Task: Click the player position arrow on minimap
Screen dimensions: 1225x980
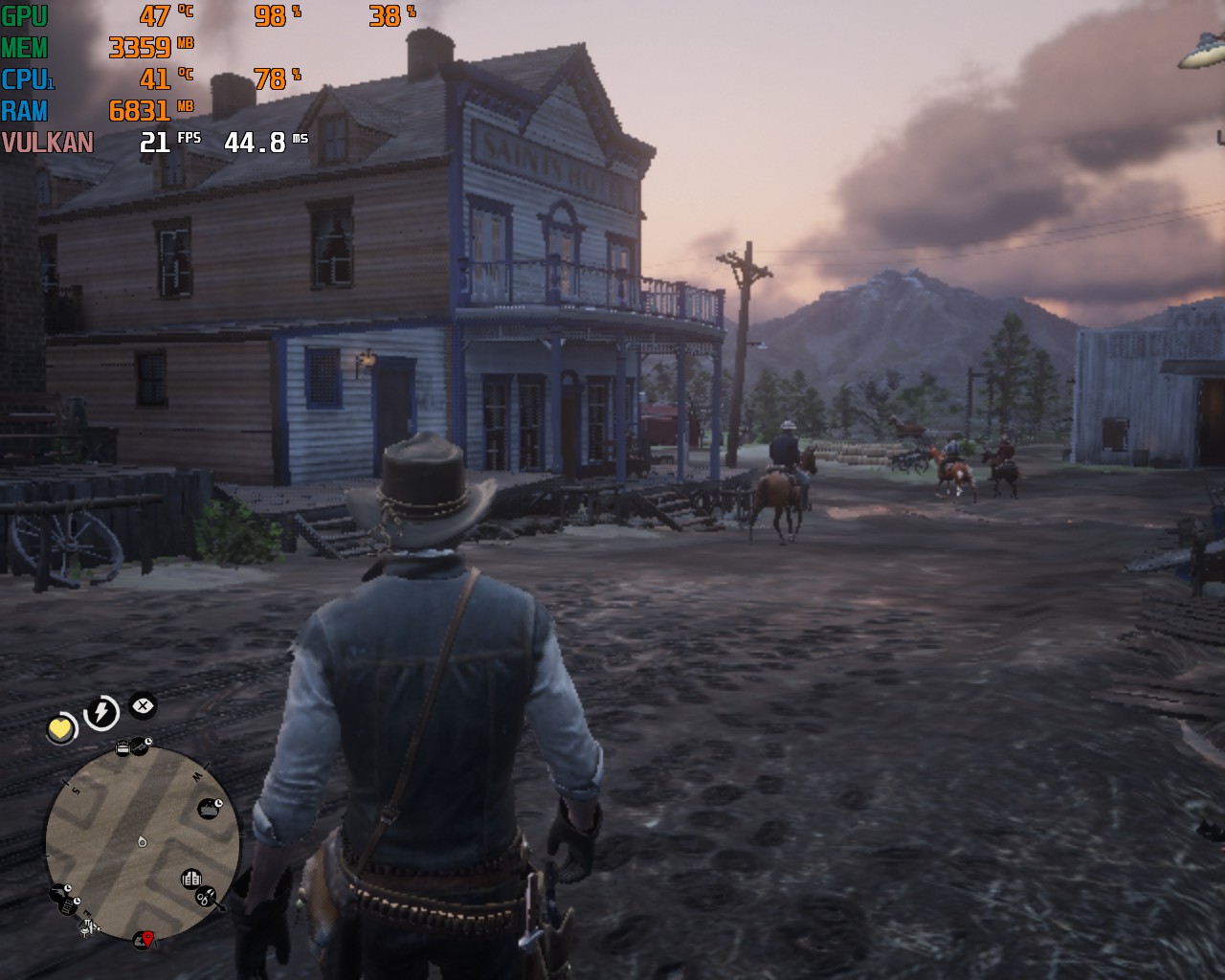Action: click(143, 842)
